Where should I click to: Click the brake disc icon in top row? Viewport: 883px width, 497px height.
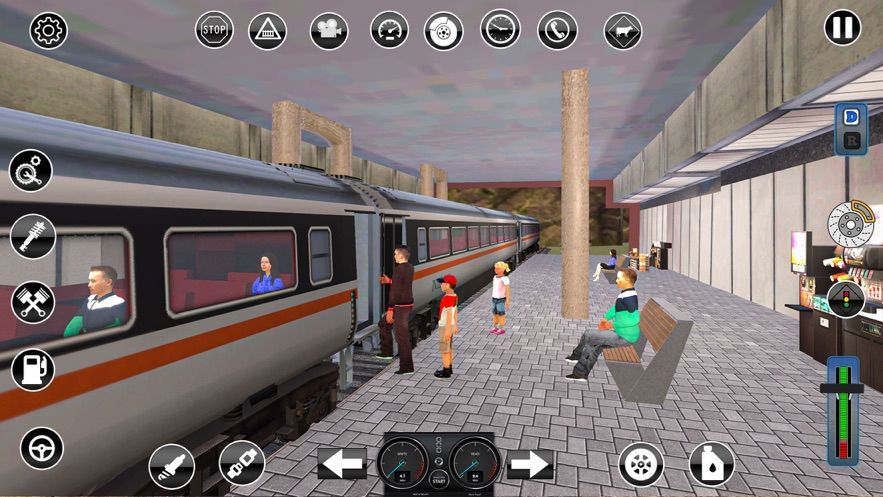coord(443,30)
